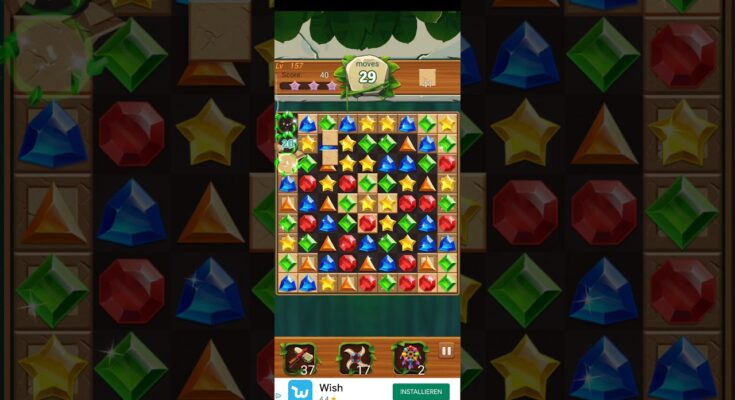Select the dreamcatcher booster

(x=410, y=355)
